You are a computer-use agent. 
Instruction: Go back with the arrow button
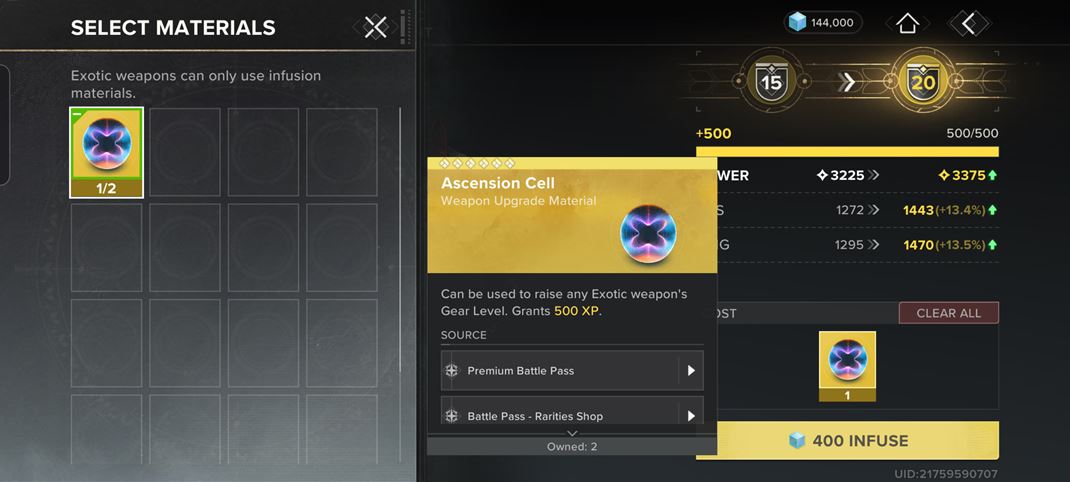(967, 22)
